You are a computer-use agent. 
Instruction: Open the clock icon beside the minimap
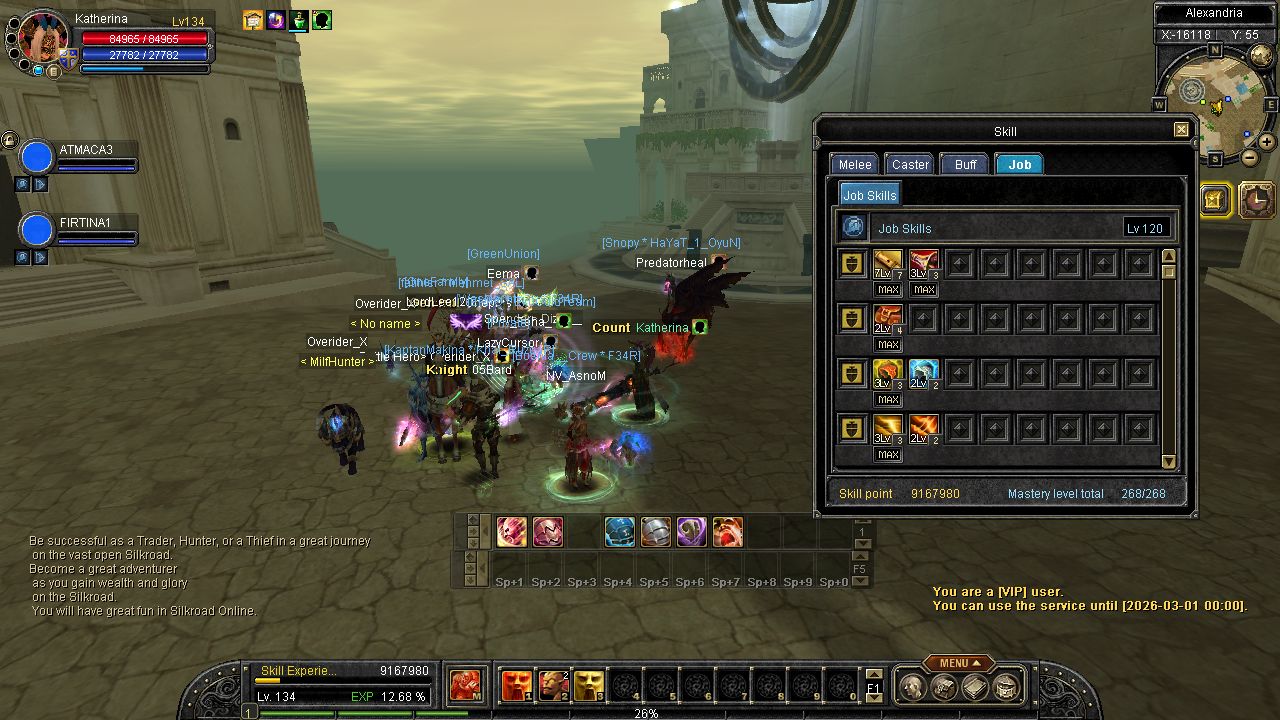tap(1257, 200)
